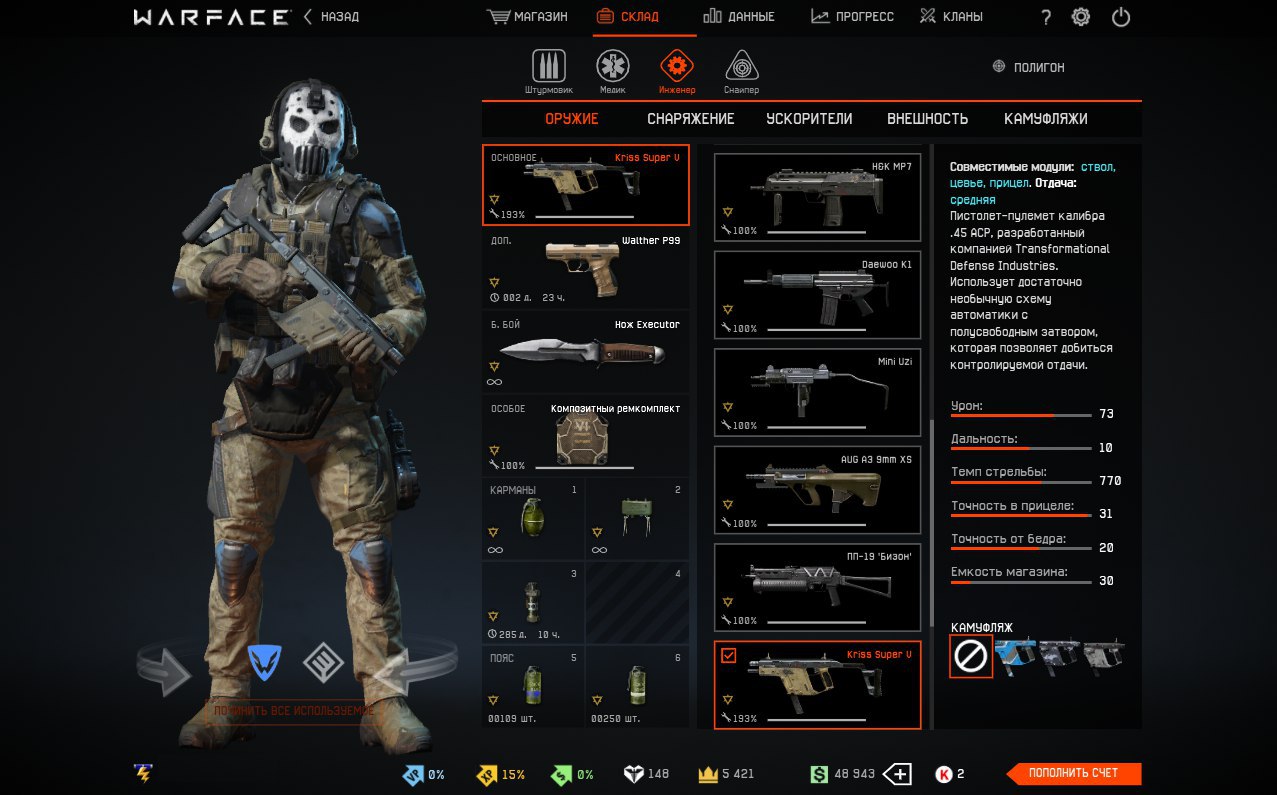Viewport: 1277px width, 795px height.
Task: Open the Кланы menu
Action: [951, 17]
